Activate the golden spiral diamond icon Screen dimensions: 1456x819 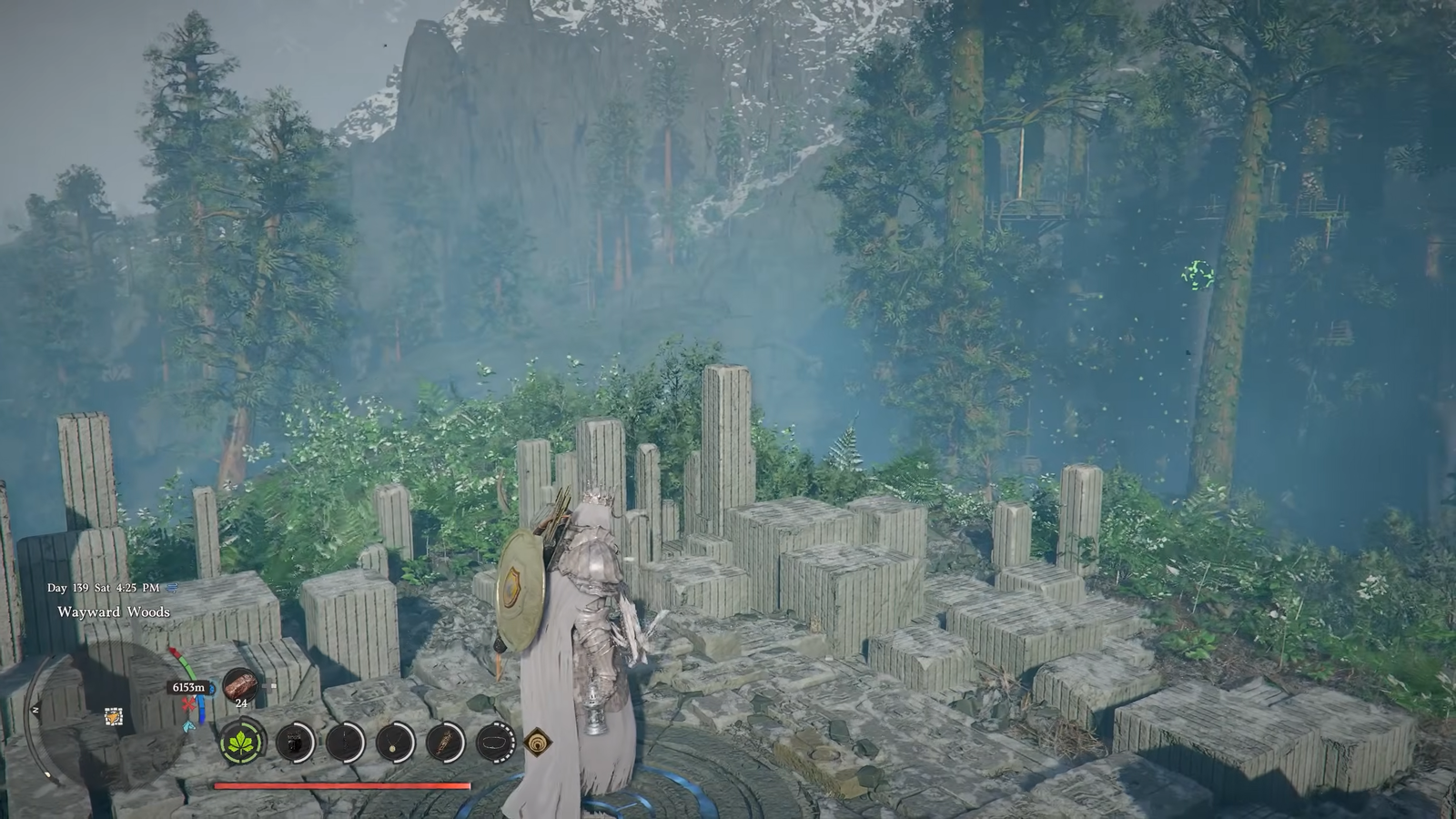538,743
